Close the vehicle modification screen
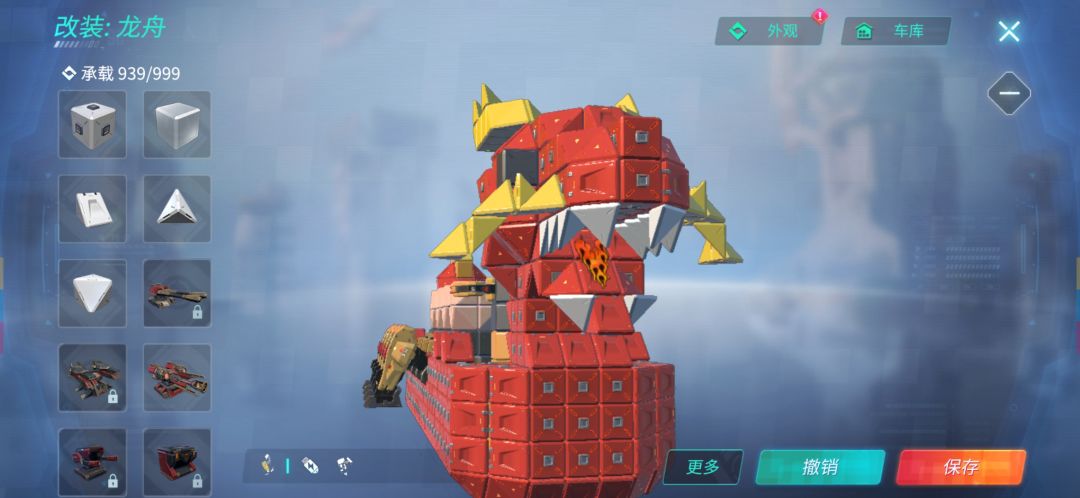 coord(1009,31)
